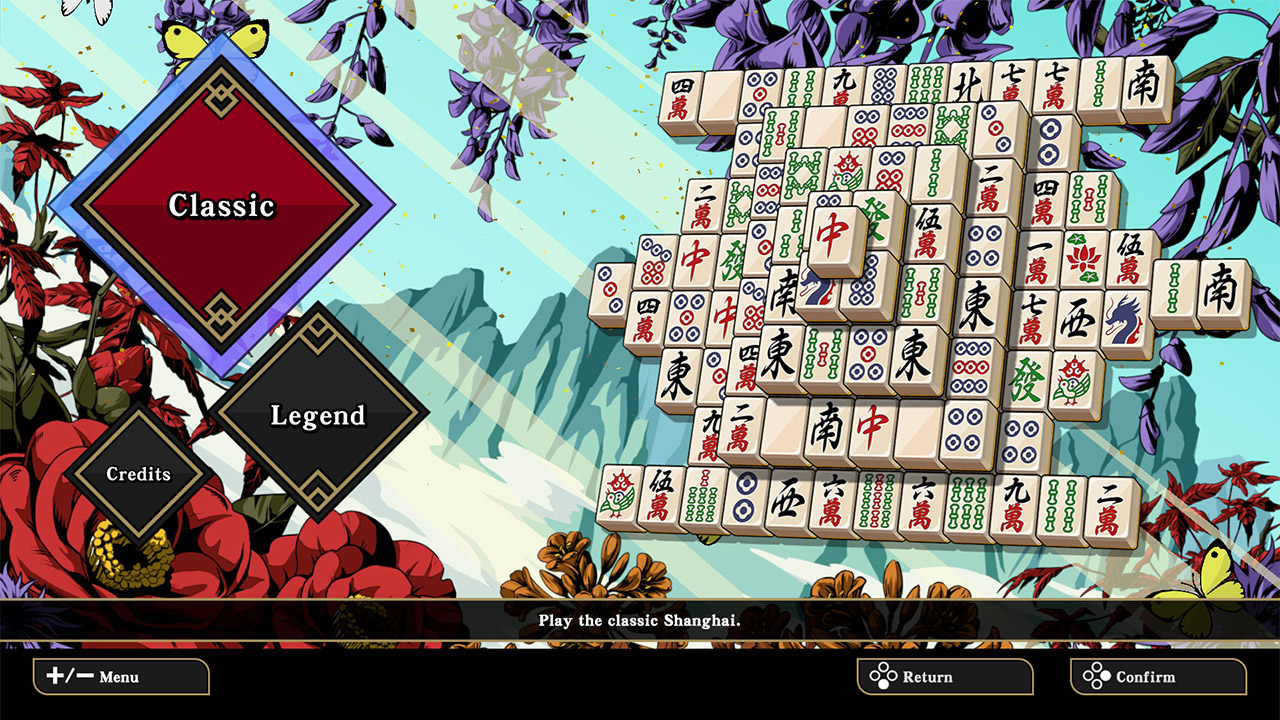The image size is (1280, 720).
Task: Select the 六萬 tile near the bottom
Action: [832, 500]
